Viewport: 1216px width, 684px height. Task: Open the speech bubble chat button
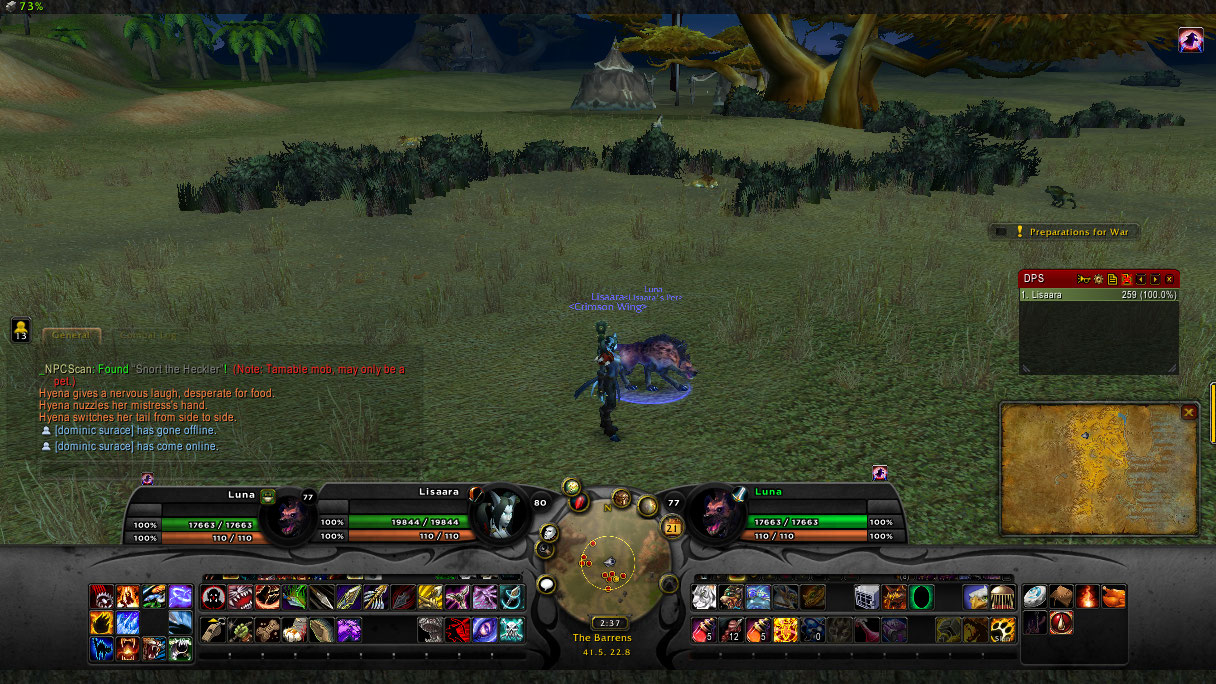click(x=546, y=584)
